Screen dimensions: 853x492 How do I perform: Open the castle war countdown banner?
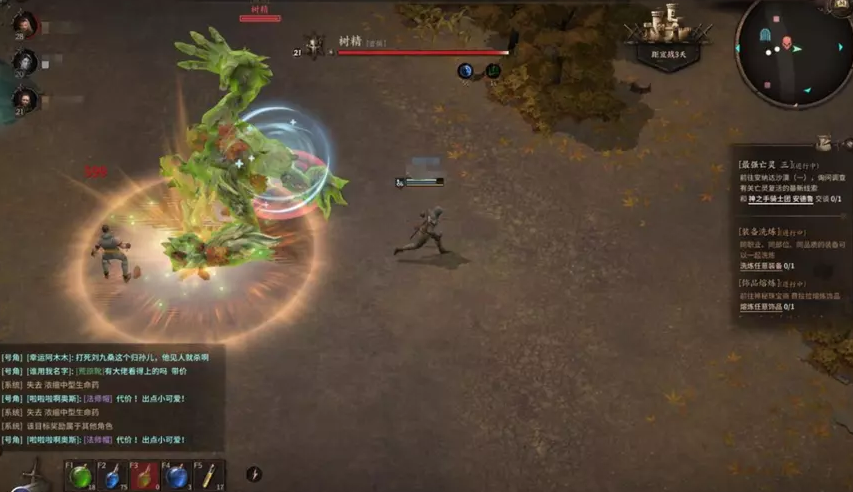click(669, 38)
